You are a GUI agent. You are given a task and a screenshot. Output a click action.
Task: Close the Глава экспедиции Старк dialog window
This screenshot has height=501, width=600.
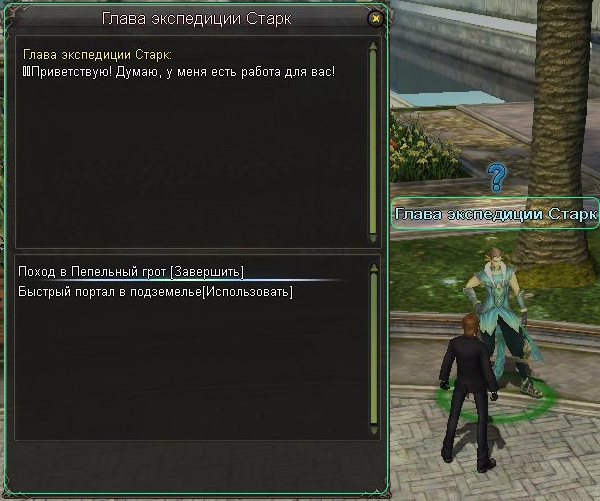[x=374, y=18]
